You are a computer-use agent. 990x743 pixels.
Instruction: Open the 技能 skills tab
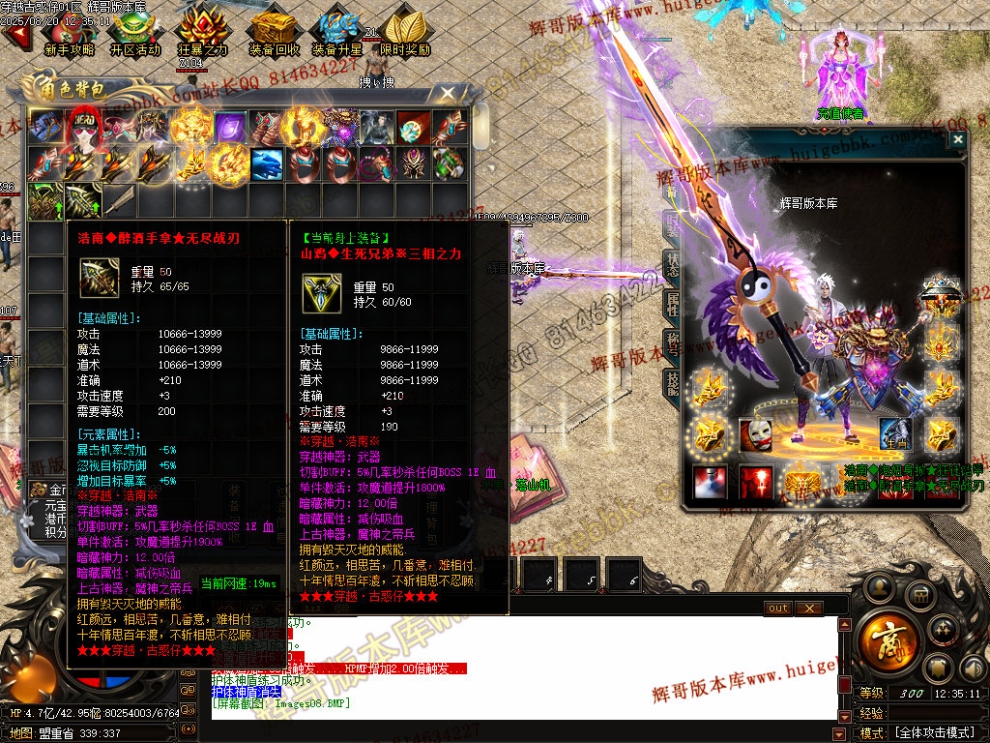(674, 384)
